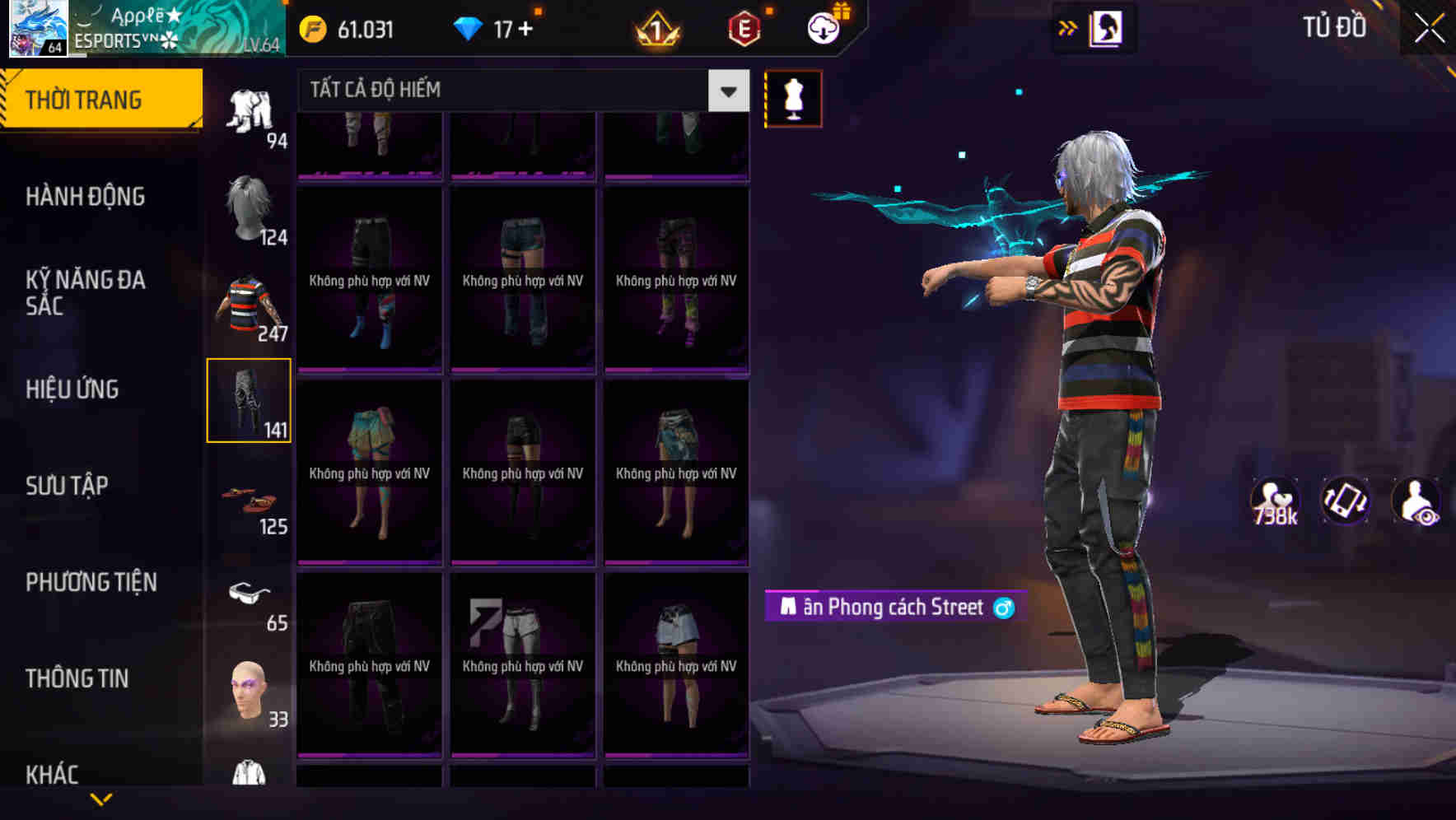The height and width of the screenshot is (820, 1456).
Task: Expand sidebar with the down chevron under KHÁC
Action: 101,800
